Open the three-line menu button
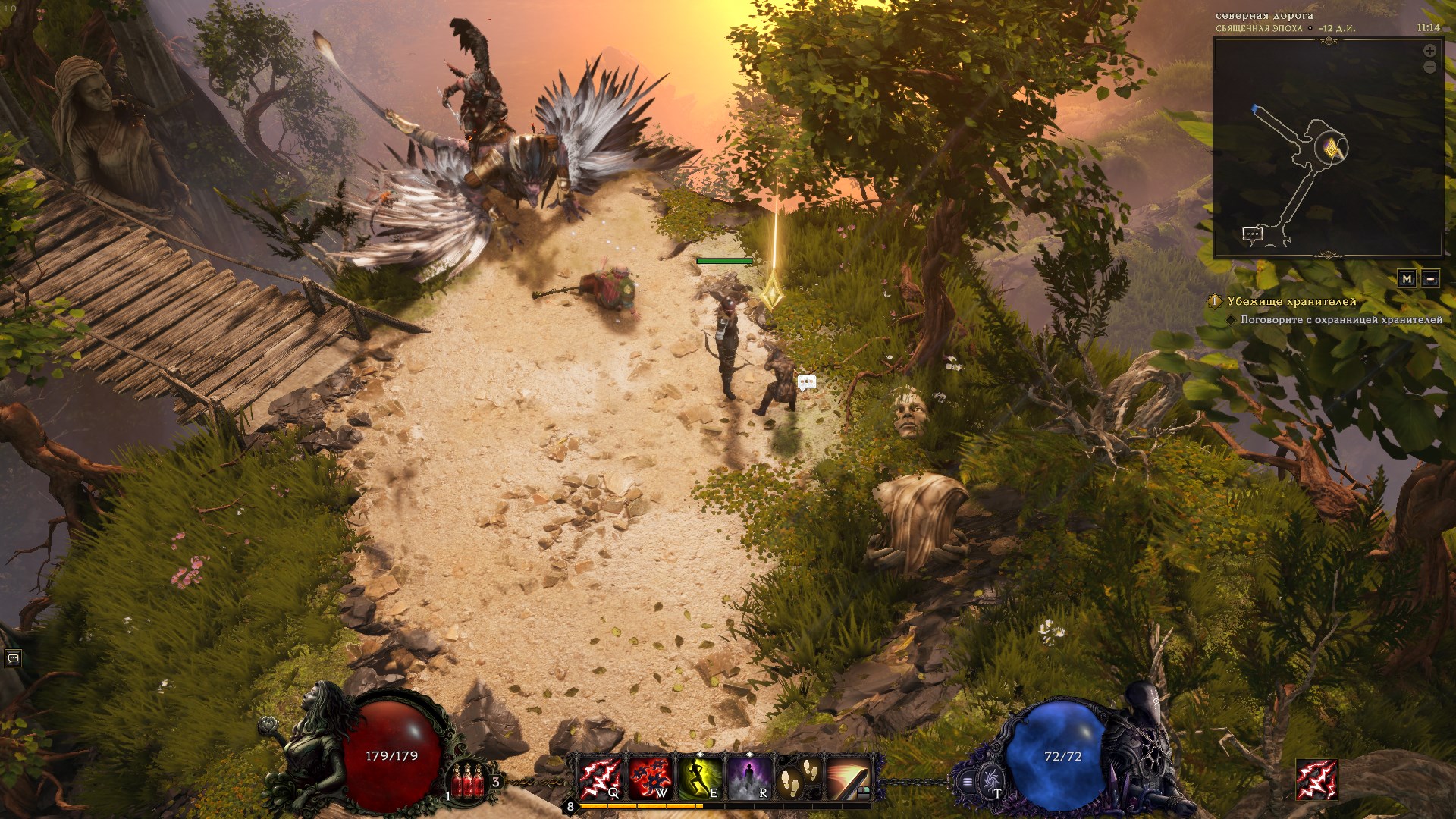The image size is (1456, 819). pyautogui.click(x=968, y=781)
